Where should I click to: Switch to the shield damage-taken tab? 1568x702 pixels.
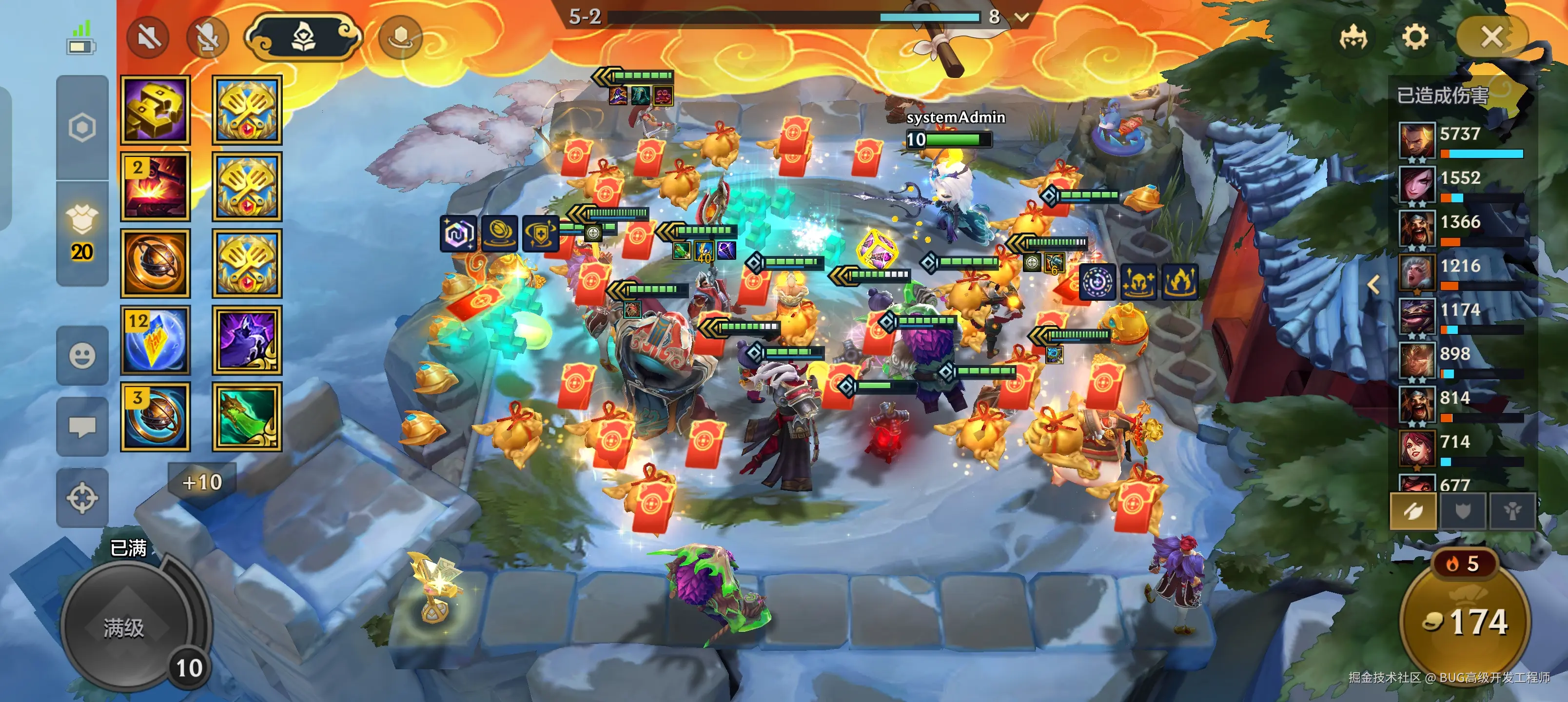1463,511
